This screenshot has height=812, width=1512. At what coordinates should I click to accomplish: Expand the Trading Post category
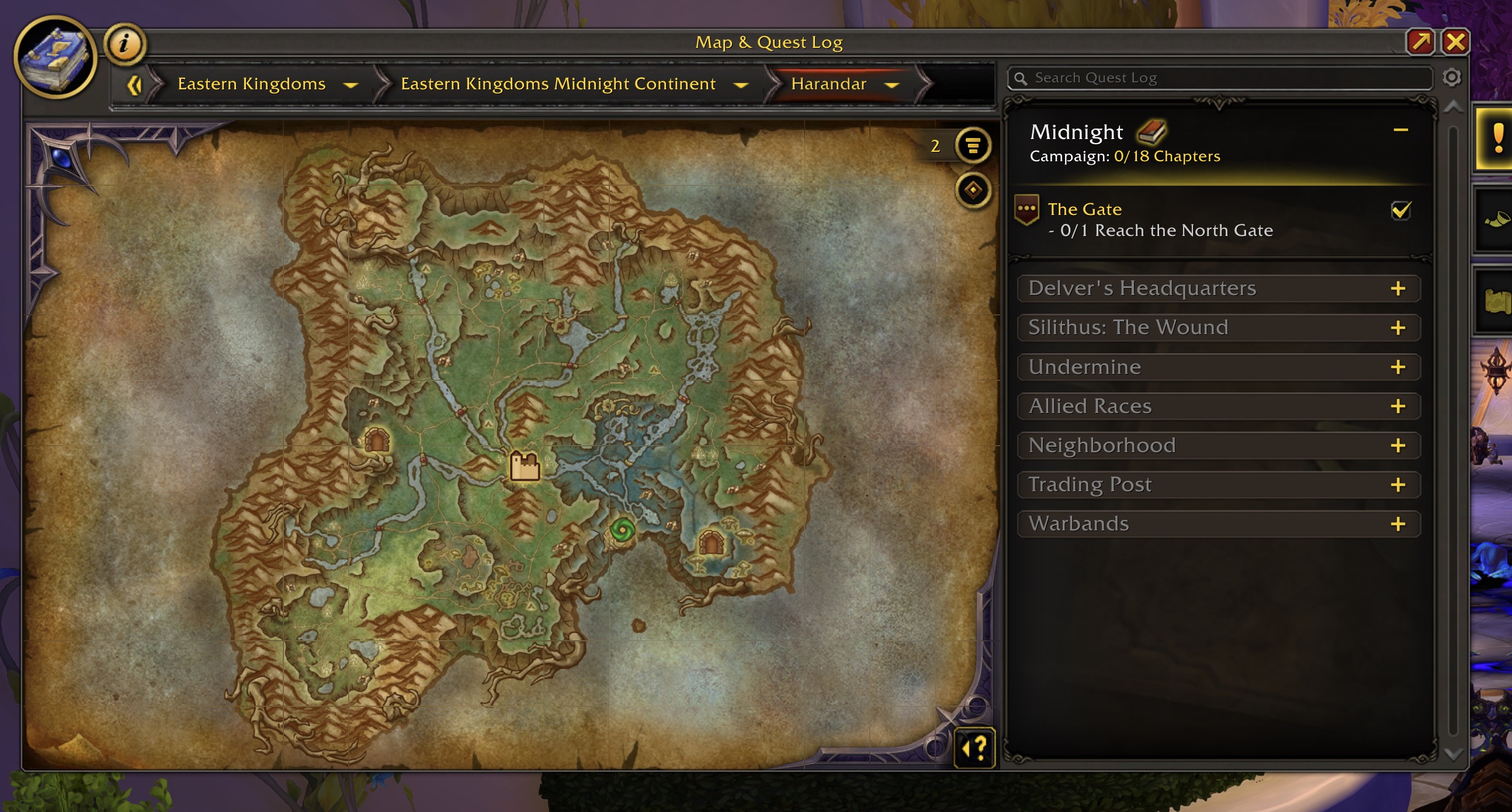1397,485
